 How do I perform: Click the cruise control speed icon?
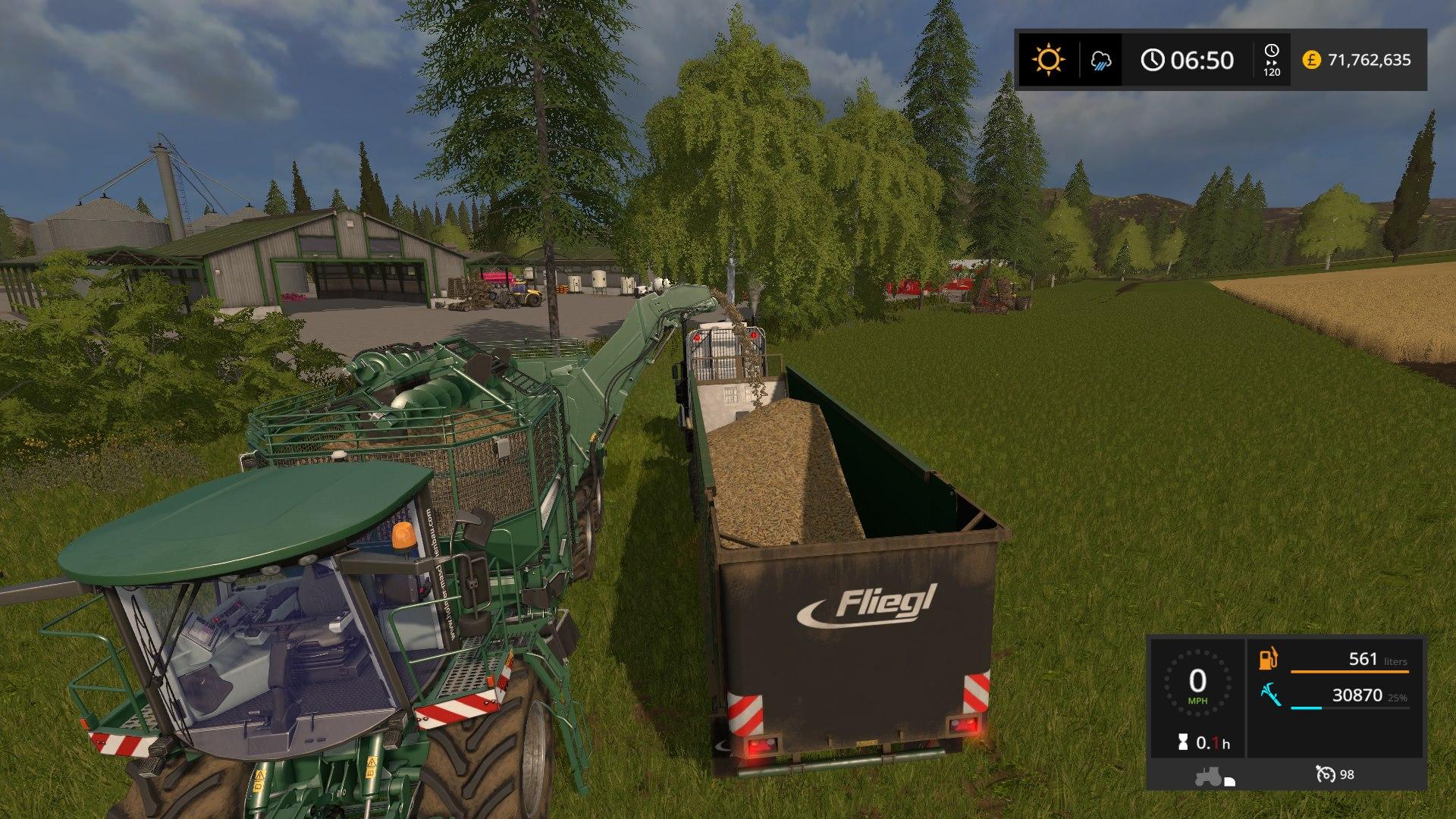tap(1326, 774)
